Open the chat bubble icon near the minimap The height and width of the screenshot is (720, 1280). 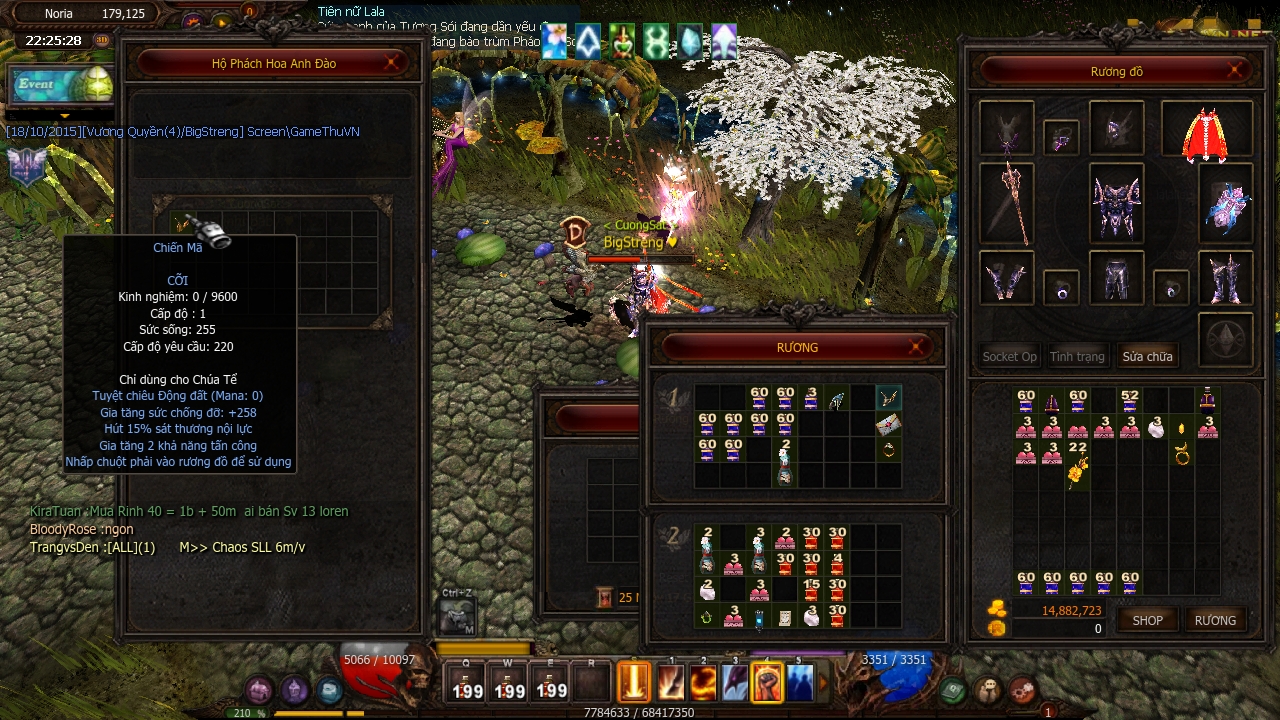click(x=986, y=688)
